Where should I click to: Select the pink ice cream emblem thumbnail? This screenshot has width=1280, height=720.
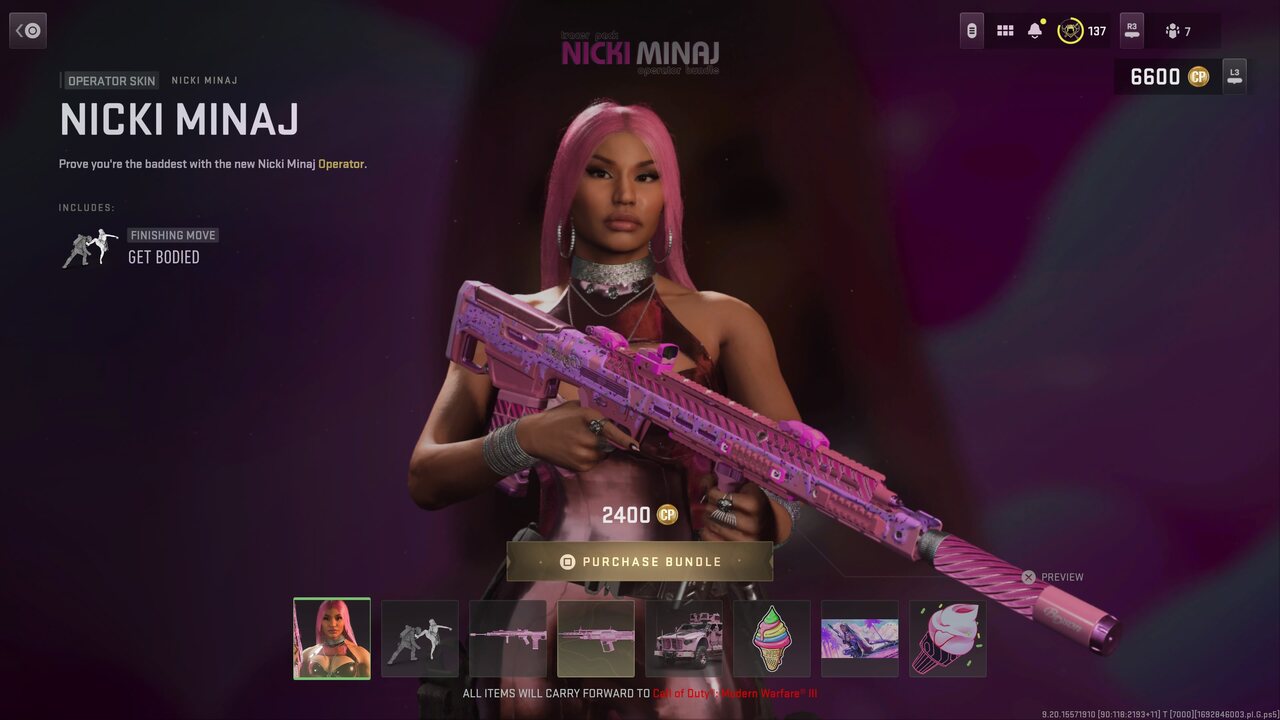[948, 639]
